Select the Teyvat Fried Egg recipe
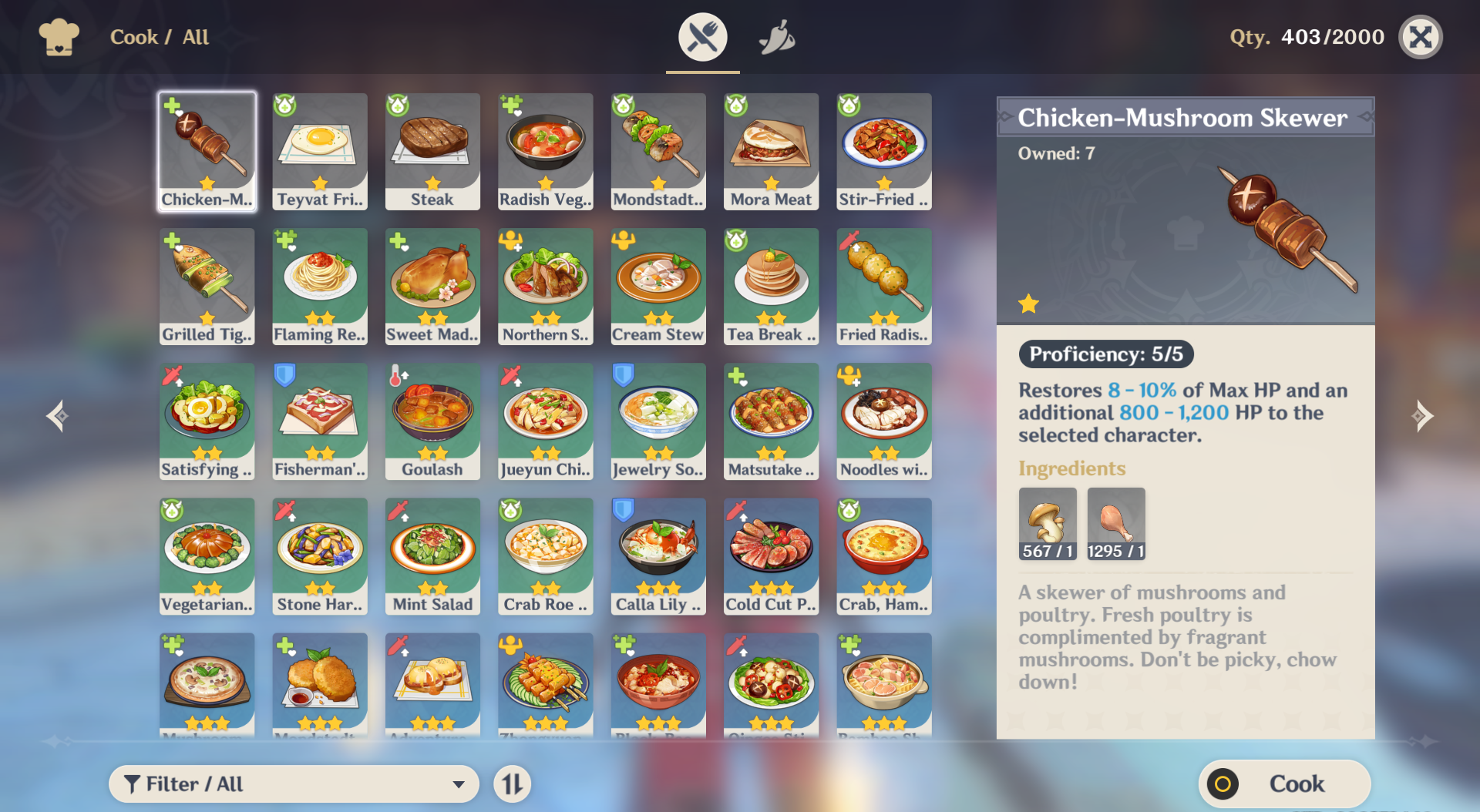This screenshot has height=812, width=1480. point(320,151)
